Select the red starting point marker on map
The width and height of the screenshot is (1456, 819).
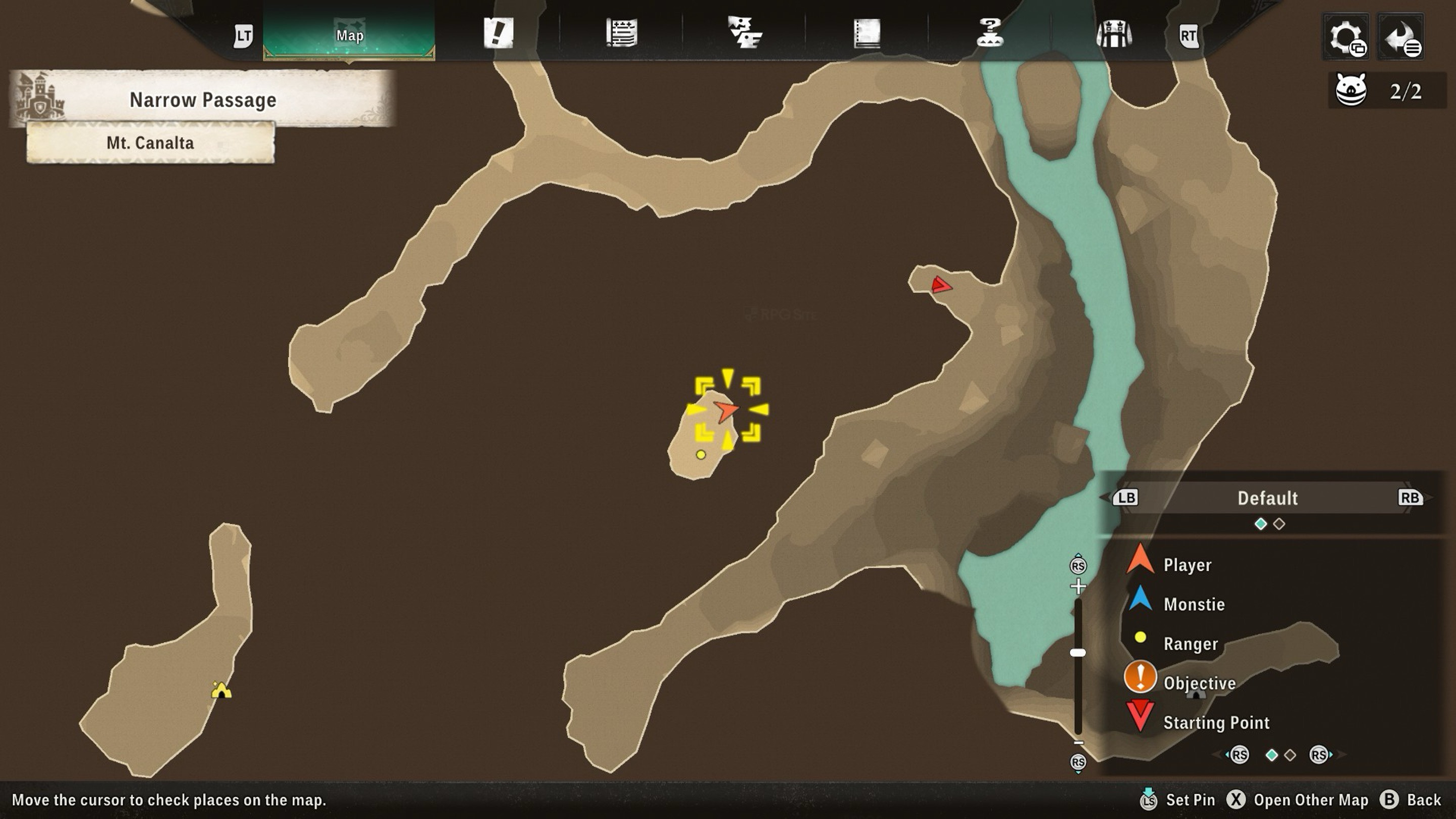click(940, 285)
